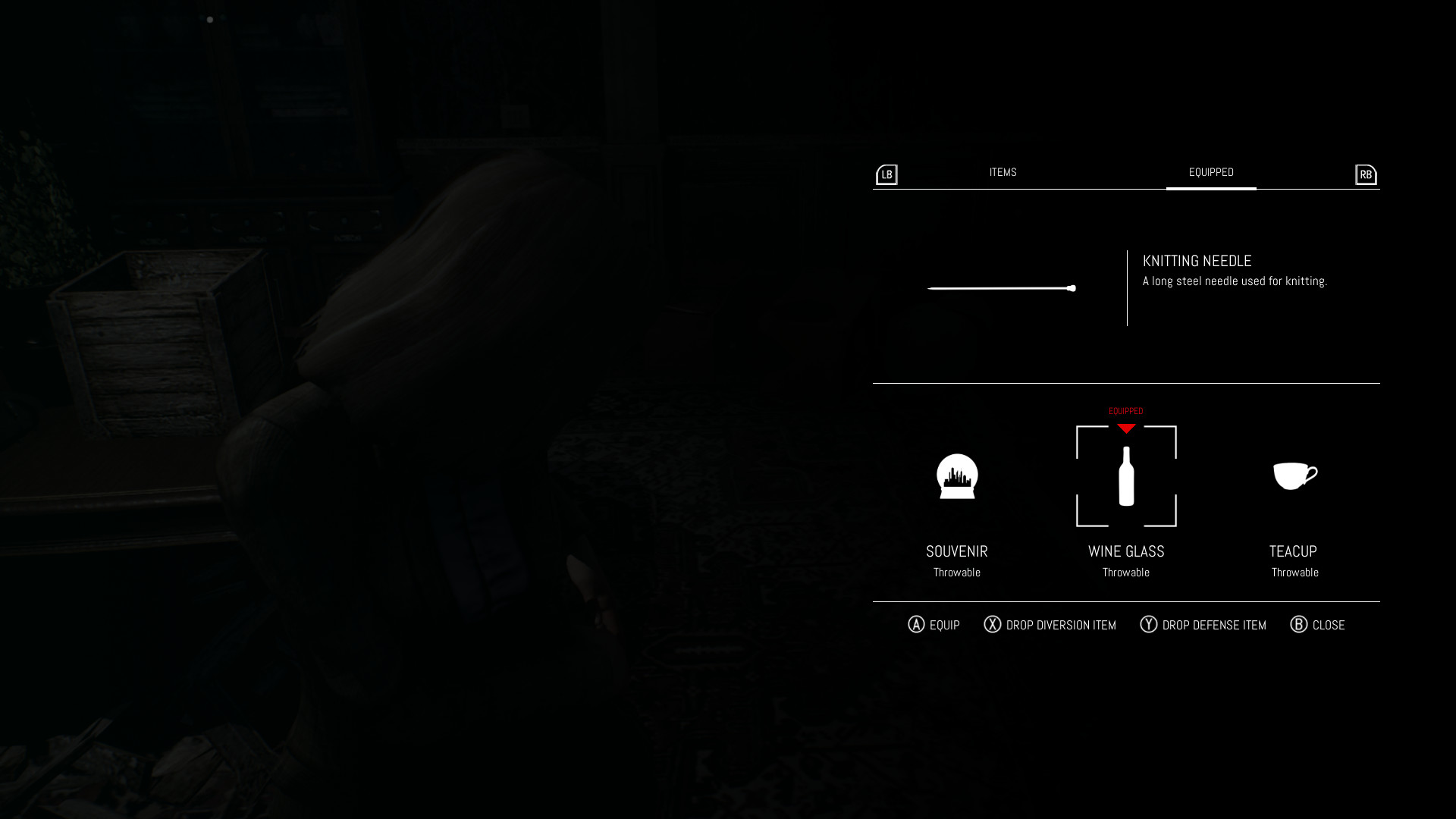Viewport: 1456px width, 819px height.
Task: Switch to the ITEMS tab
Action: point(1003,172)
